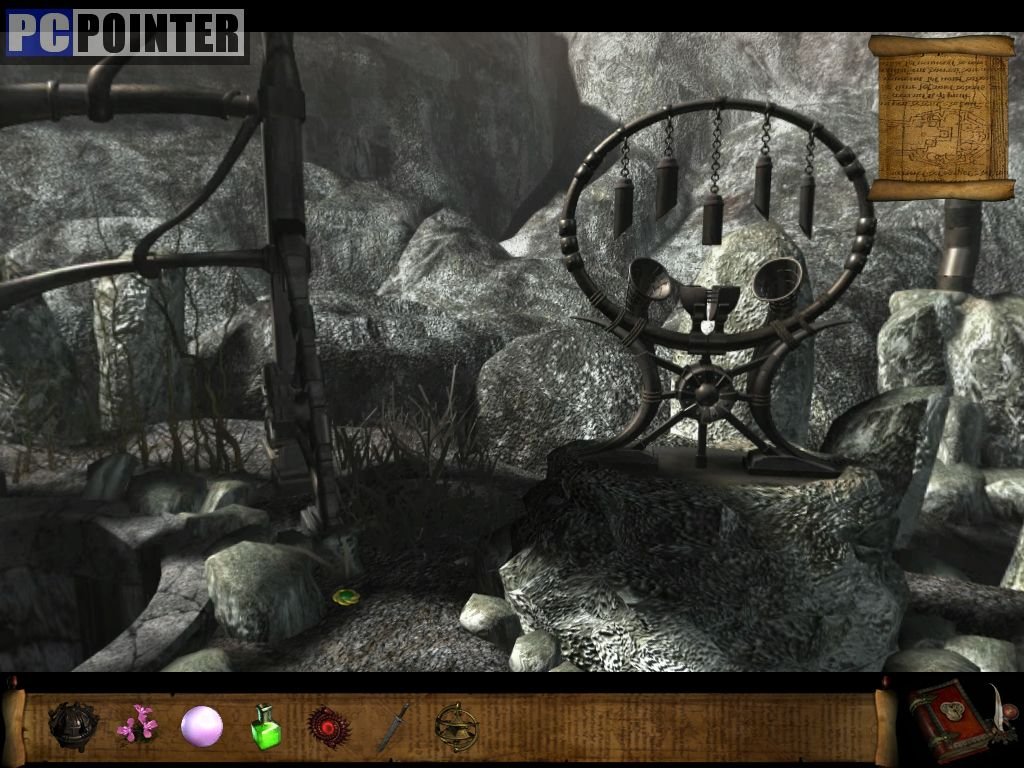The height and width of the screenshot is (768, 1024).
Task: Pick the dagger from the inventory
Action: click(392, 727)
